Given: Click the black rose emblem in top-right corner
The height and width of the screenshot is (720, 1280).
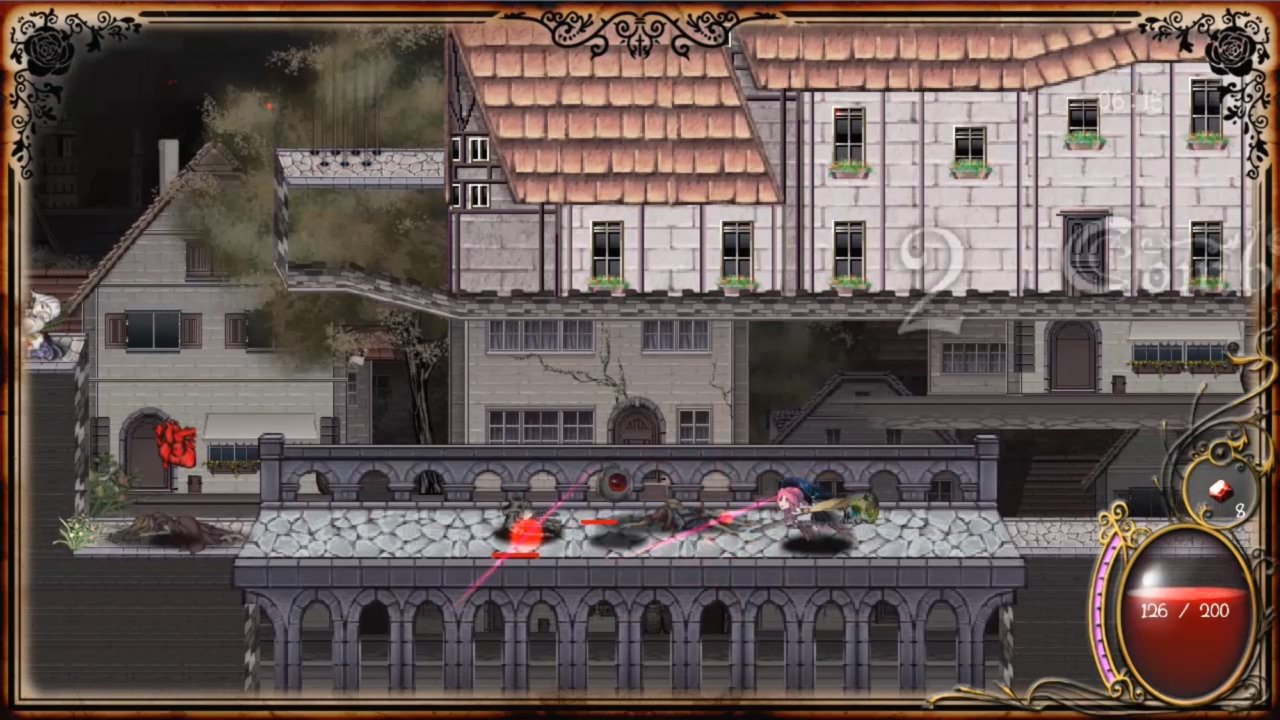Looking at the screenshot, I should coord(1233,48).
